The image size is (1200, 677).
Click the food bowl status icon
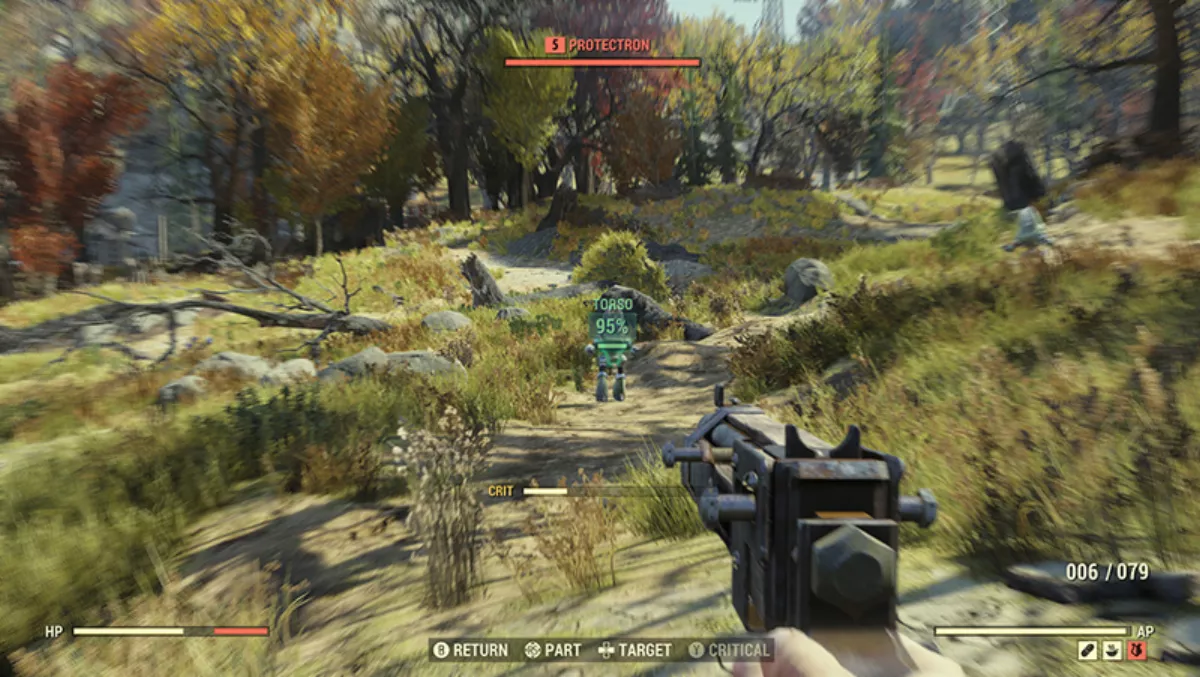[1112, 650]
